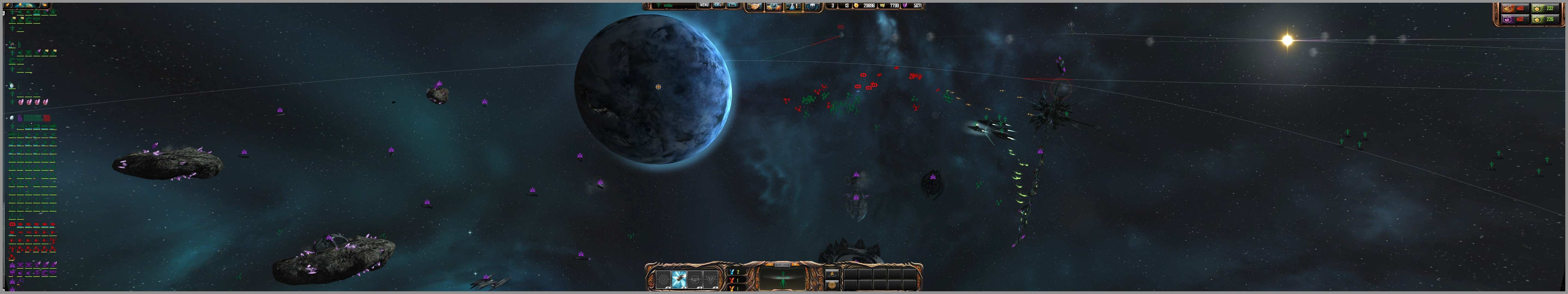Select the concentric-circles target command slot
This screenshot has height=294, width=1568.
663,279
